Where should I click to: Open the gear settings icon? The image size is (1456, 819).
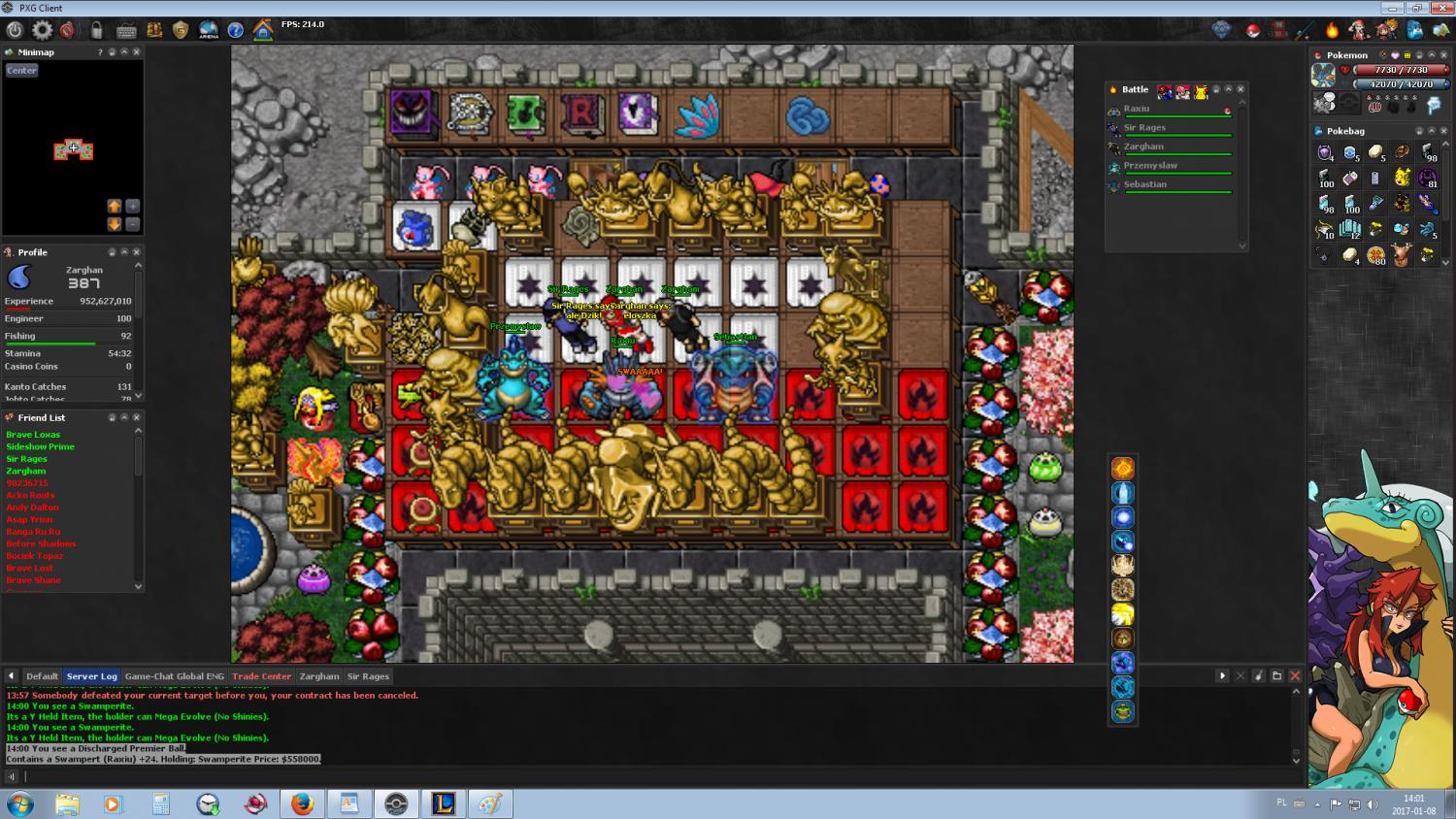pyautogui.click(x=42, y=30)
